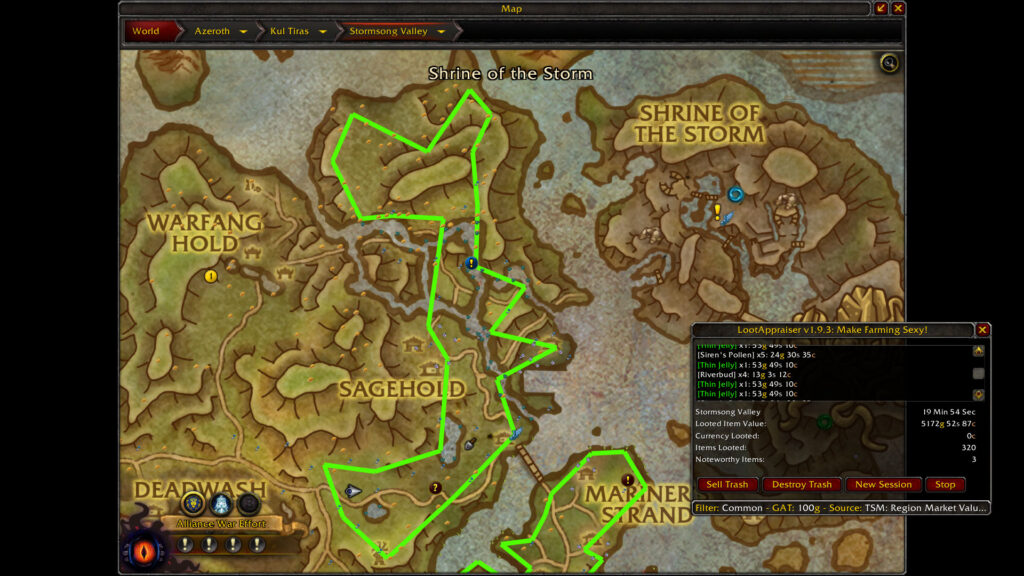Open the Kul Tiras zone dropdown
This screenshot has height=576, width=1024.
tap(323, 31)
